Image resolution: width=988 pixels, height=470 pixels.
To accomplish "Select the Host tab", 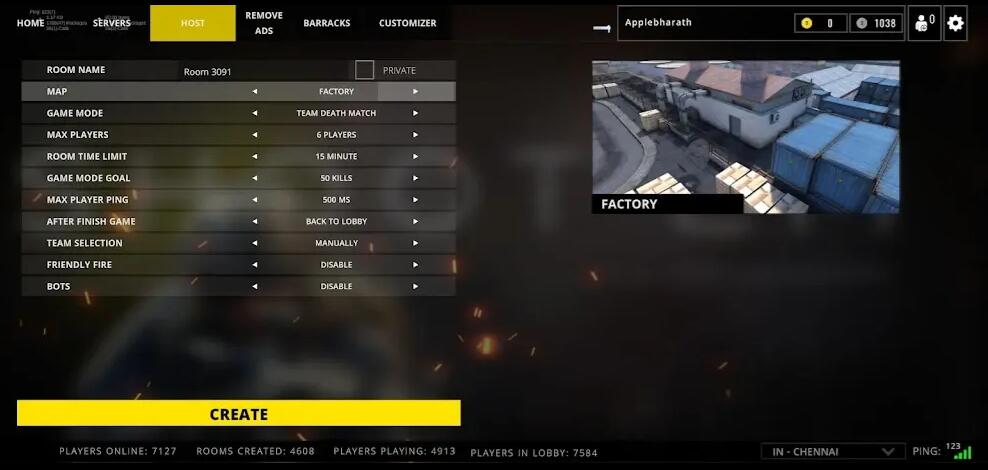I will pos(193,23).
